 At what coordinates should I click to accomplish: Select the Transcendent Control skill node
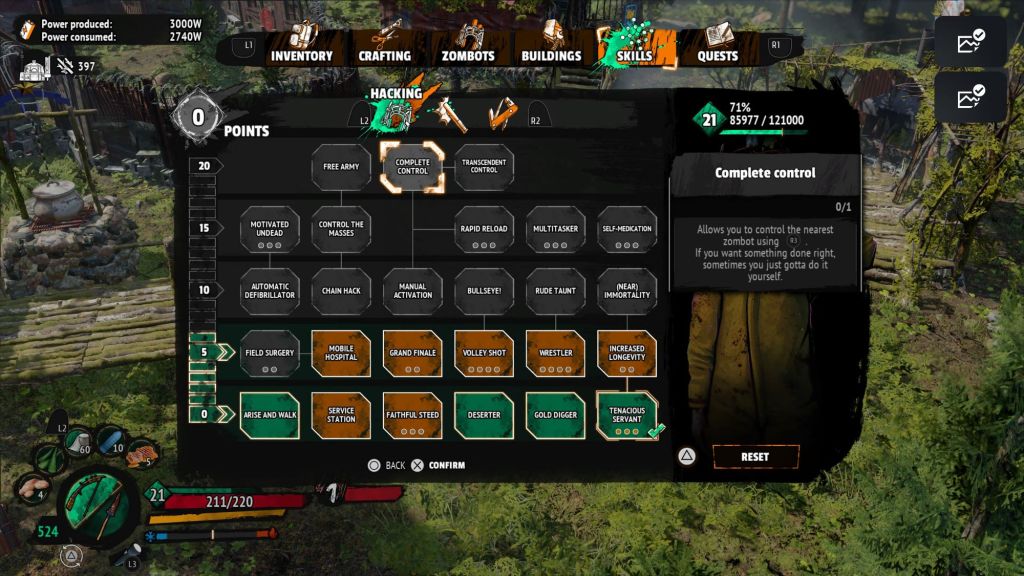[484, 167]
